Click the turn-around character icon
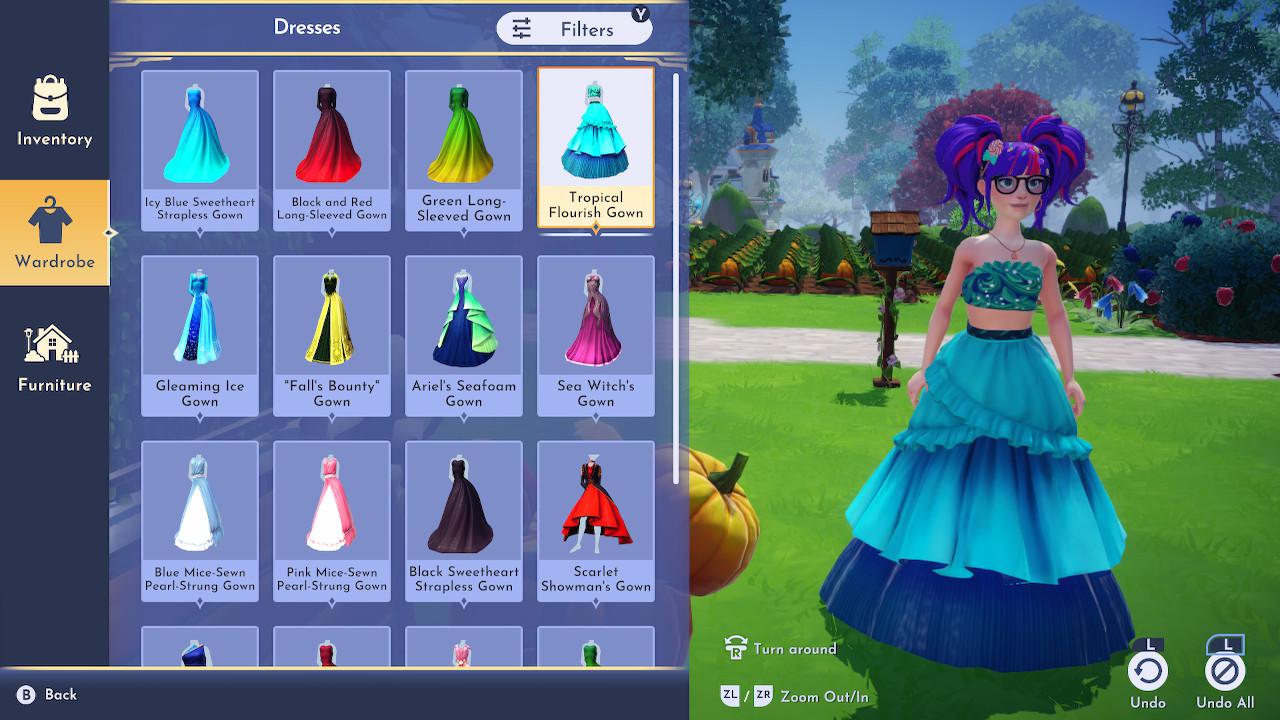1280x720 pixels. pyautogui.click(x=735, y=648)
